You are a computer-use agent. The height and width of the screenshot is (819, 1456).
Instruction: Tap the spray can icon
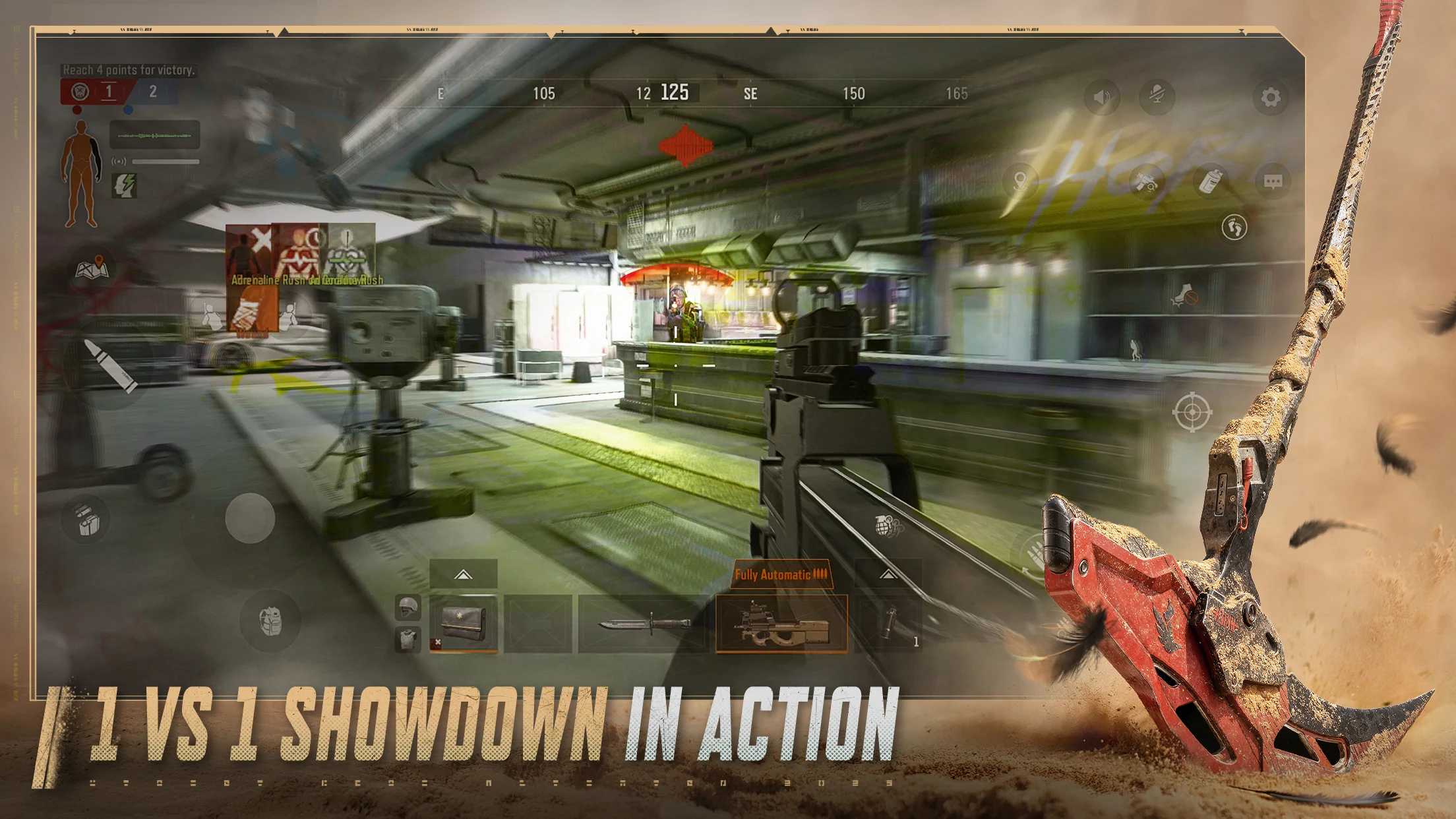[1209, 181]
